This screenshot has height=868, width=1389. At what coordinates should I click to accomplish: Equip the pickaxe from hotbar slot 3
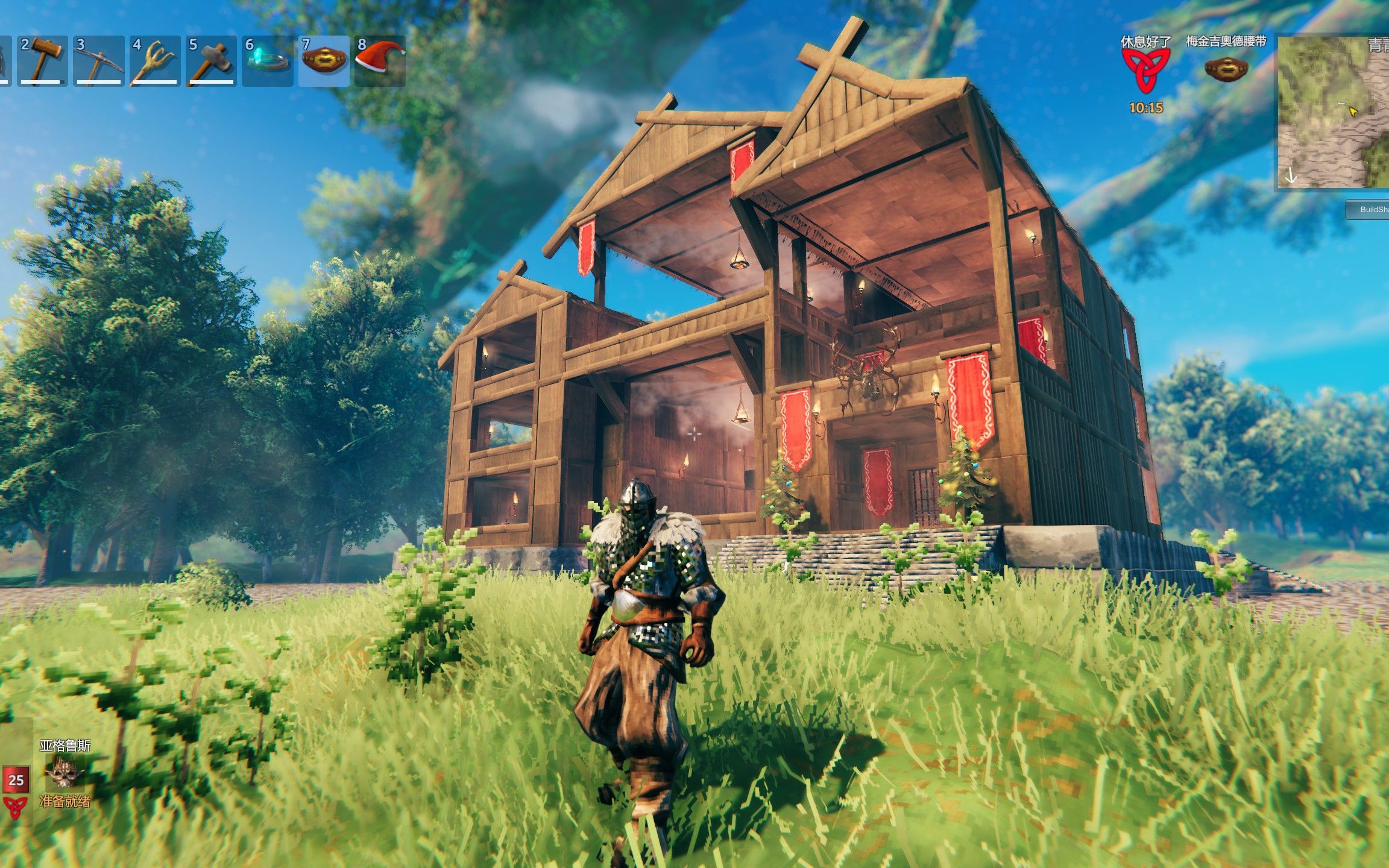tap(98, 60)
